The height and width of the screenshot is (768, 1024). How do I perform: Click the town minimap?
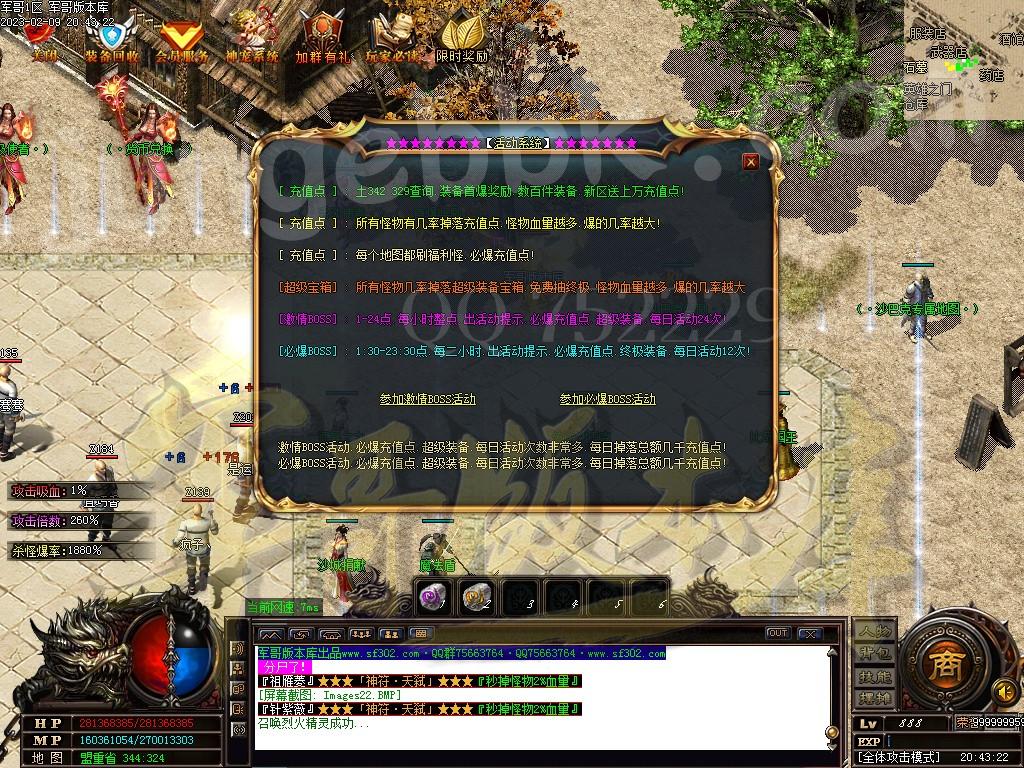point(963,60)
